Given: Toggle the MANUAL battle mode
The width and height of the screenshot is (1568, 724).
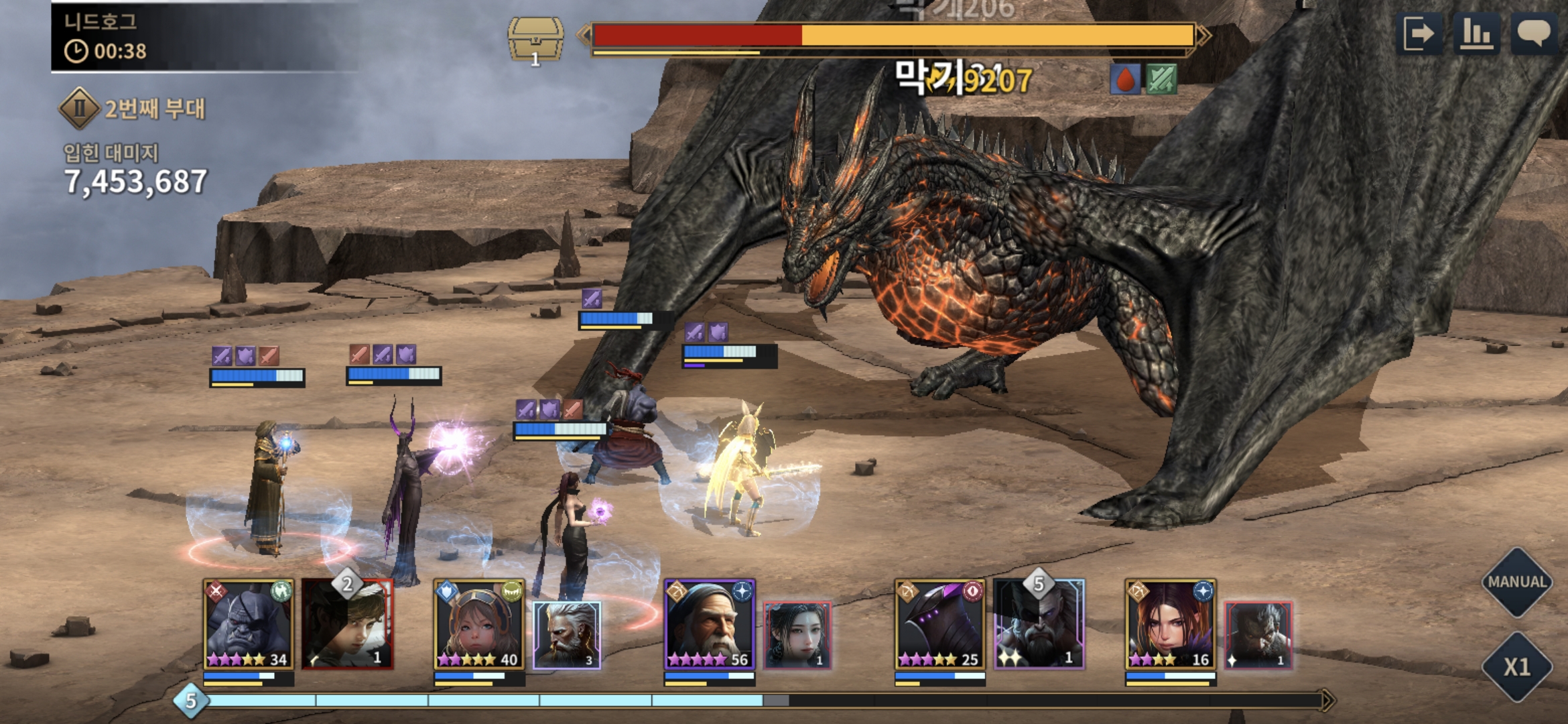Looking at the screenshot, I should coord(1517,582).
